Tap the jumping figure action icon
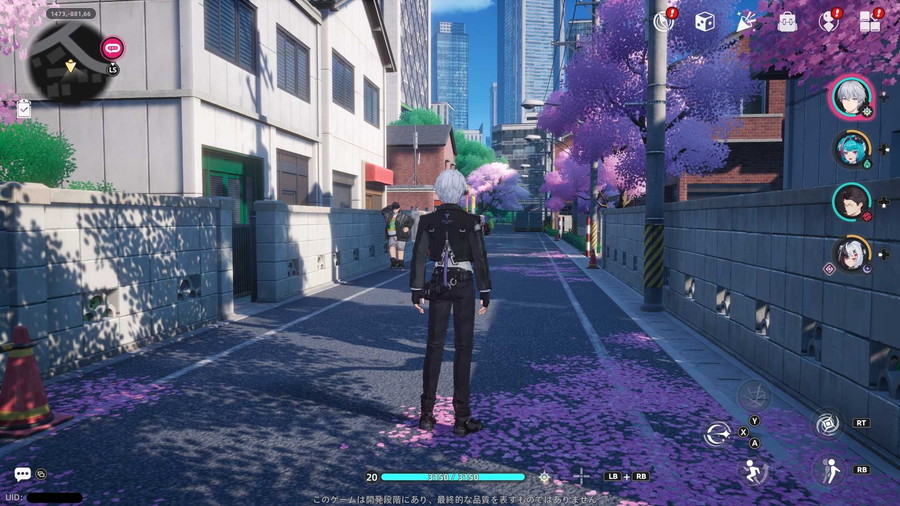This screenshot has height=506, width=900. click(752, 471)
